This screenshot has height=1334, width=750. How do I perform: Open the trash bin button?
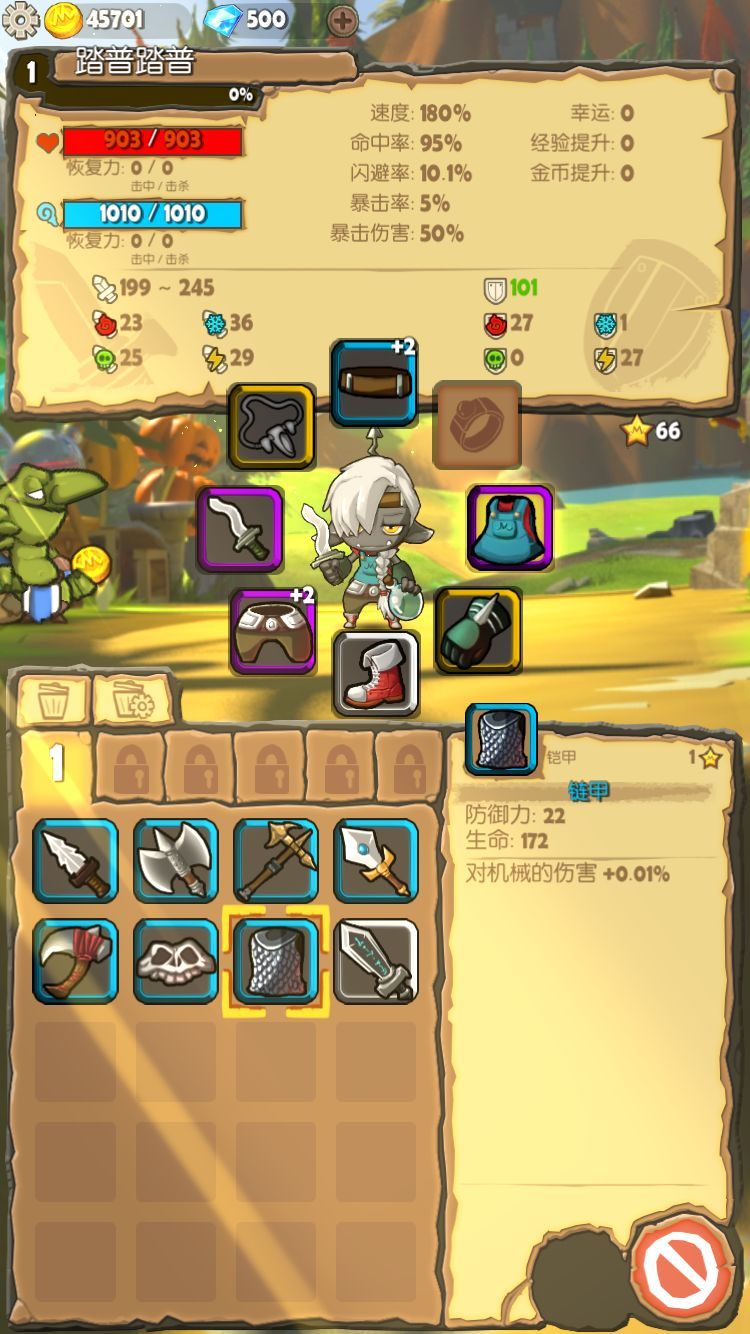pos(54,700)
